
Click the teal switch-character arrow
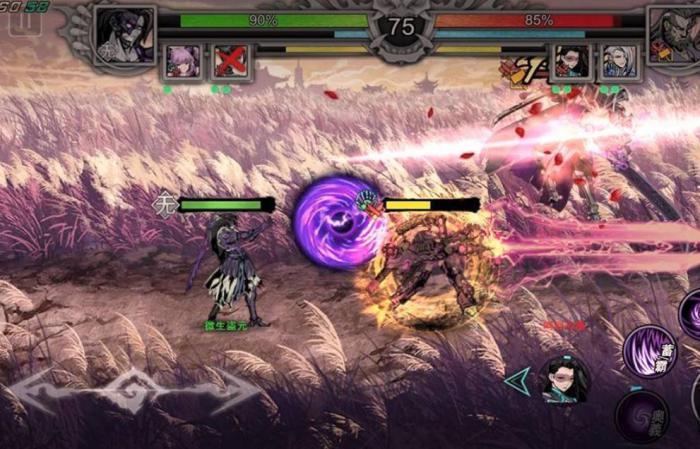[x=517, y=380]
